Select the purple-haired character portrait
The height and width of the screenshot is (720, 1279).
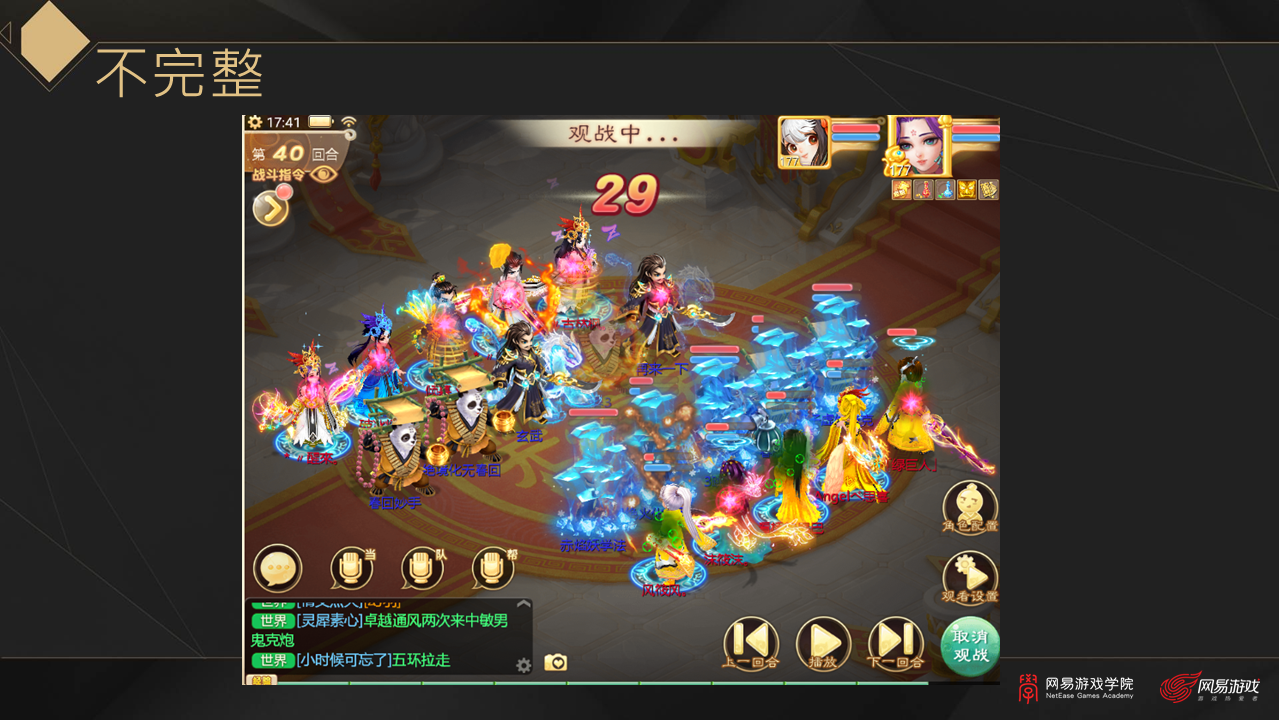(x=918, y=147)
